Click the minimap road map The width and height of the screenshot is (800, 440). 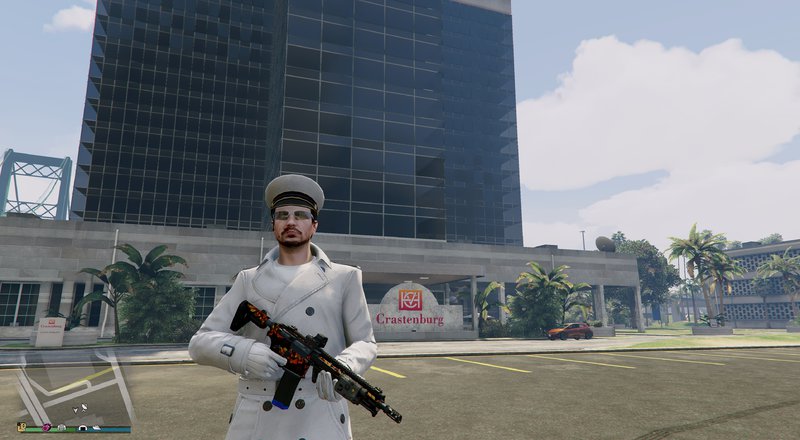click(x=70, y=385)
